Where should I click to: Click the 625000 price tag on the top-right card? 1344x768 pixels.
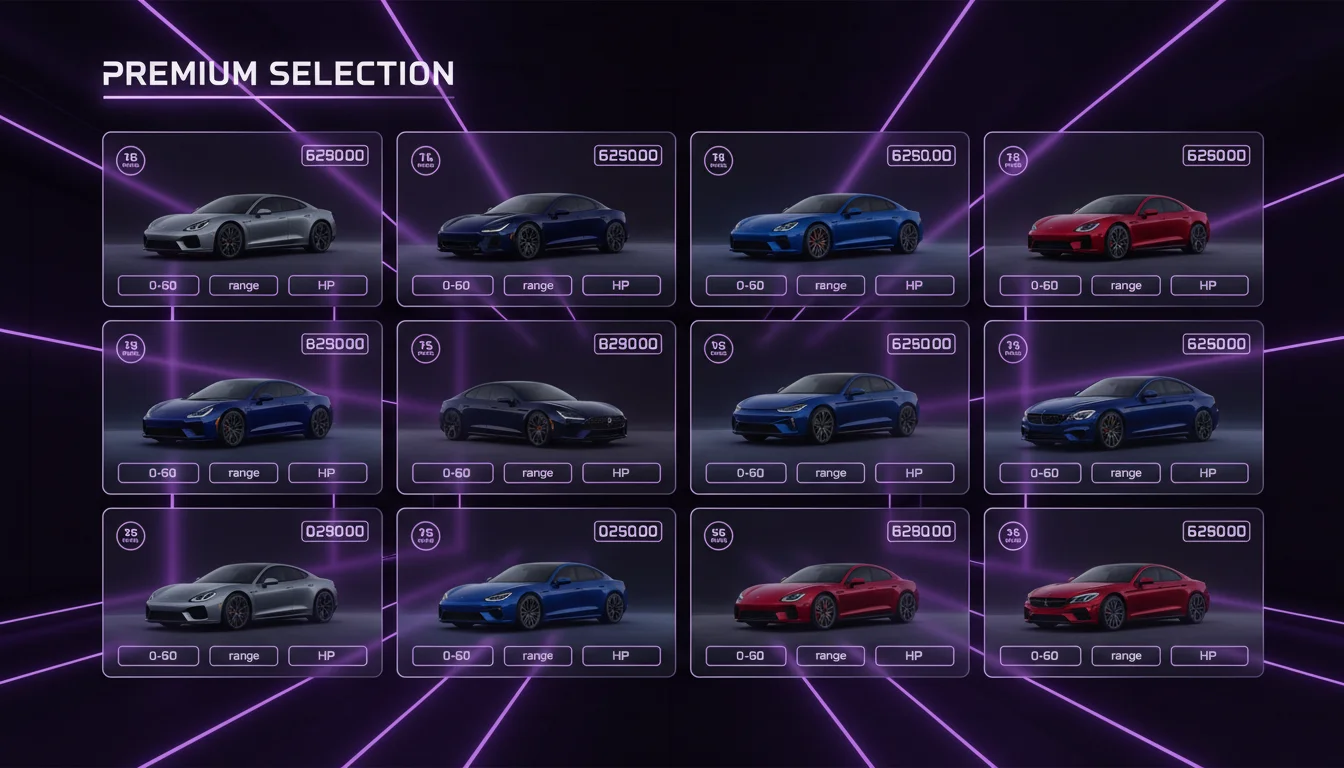1216,155
